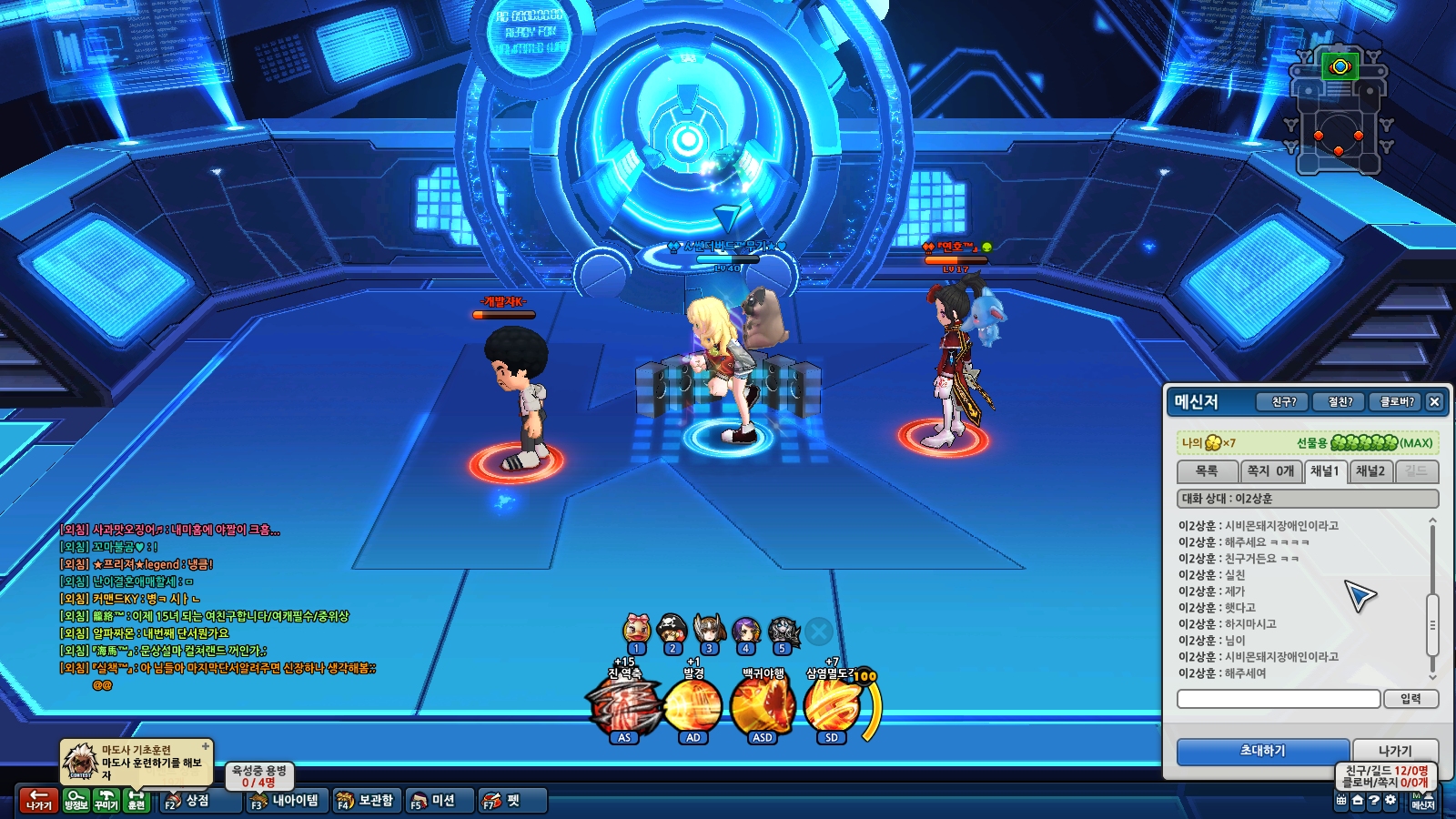
Task: Leave the chat with the messenger's 나가기 button
Action: (1395, 751)
